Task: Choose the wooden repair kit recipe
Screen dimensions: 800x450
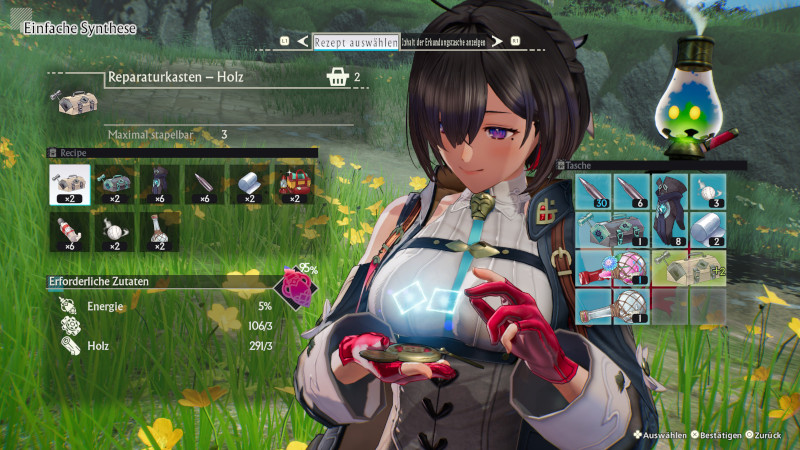Action: pos(69,184)
